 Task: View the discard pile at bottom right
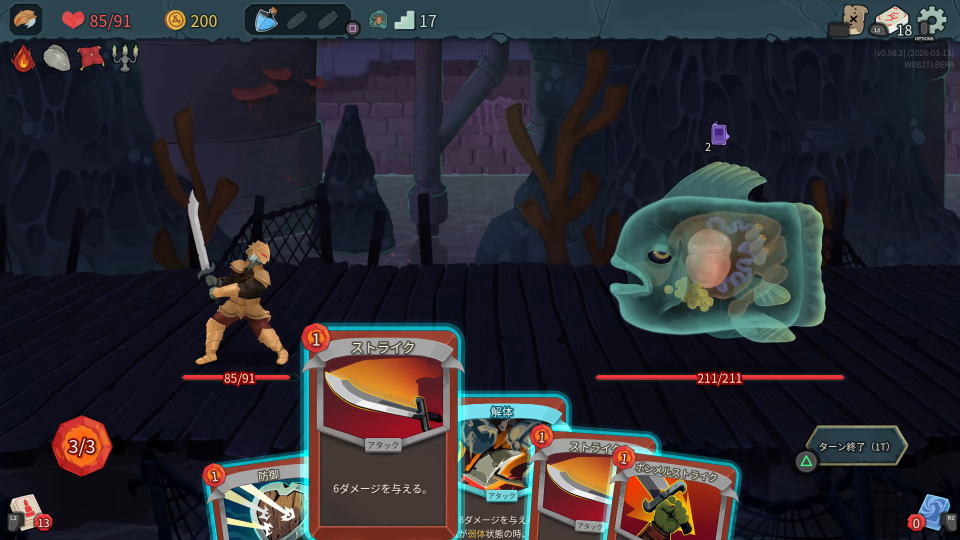tap(932, 512)
